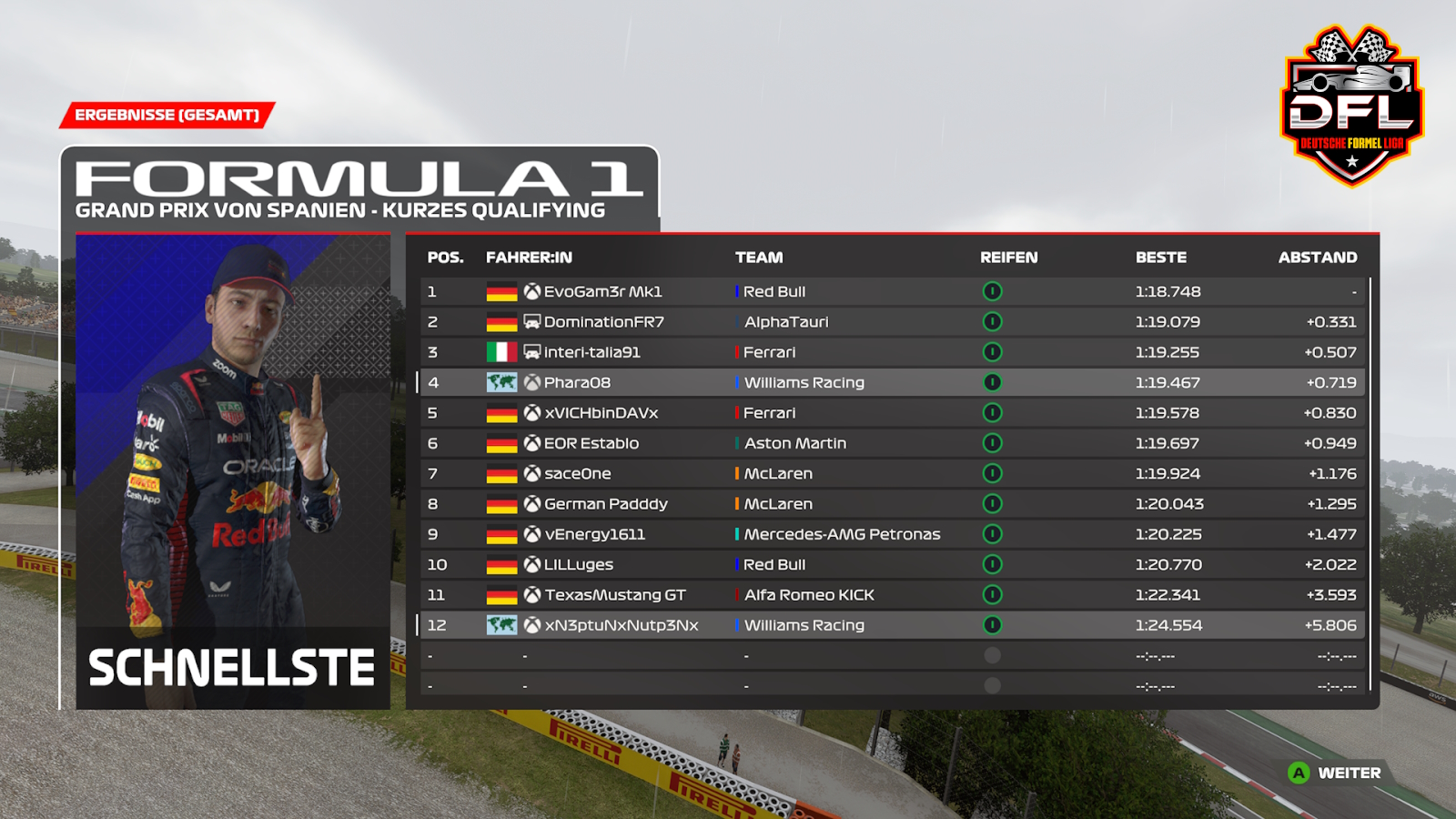The height and width of the screenshot is (819, 1456).
Task: Highlight xN3ptuNxNutp3Nx's result row
Action: (892, 625)
